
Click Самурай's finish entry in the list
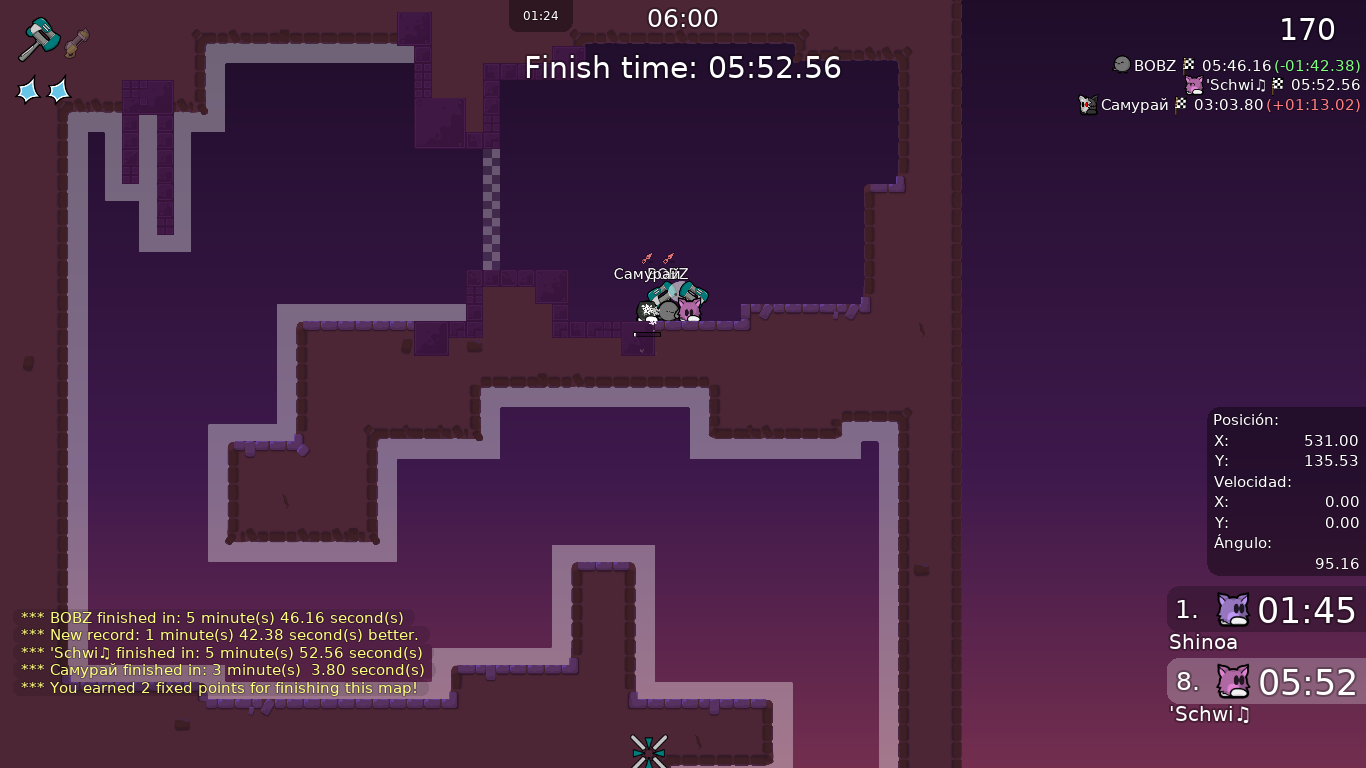[x=1220, y=105]
